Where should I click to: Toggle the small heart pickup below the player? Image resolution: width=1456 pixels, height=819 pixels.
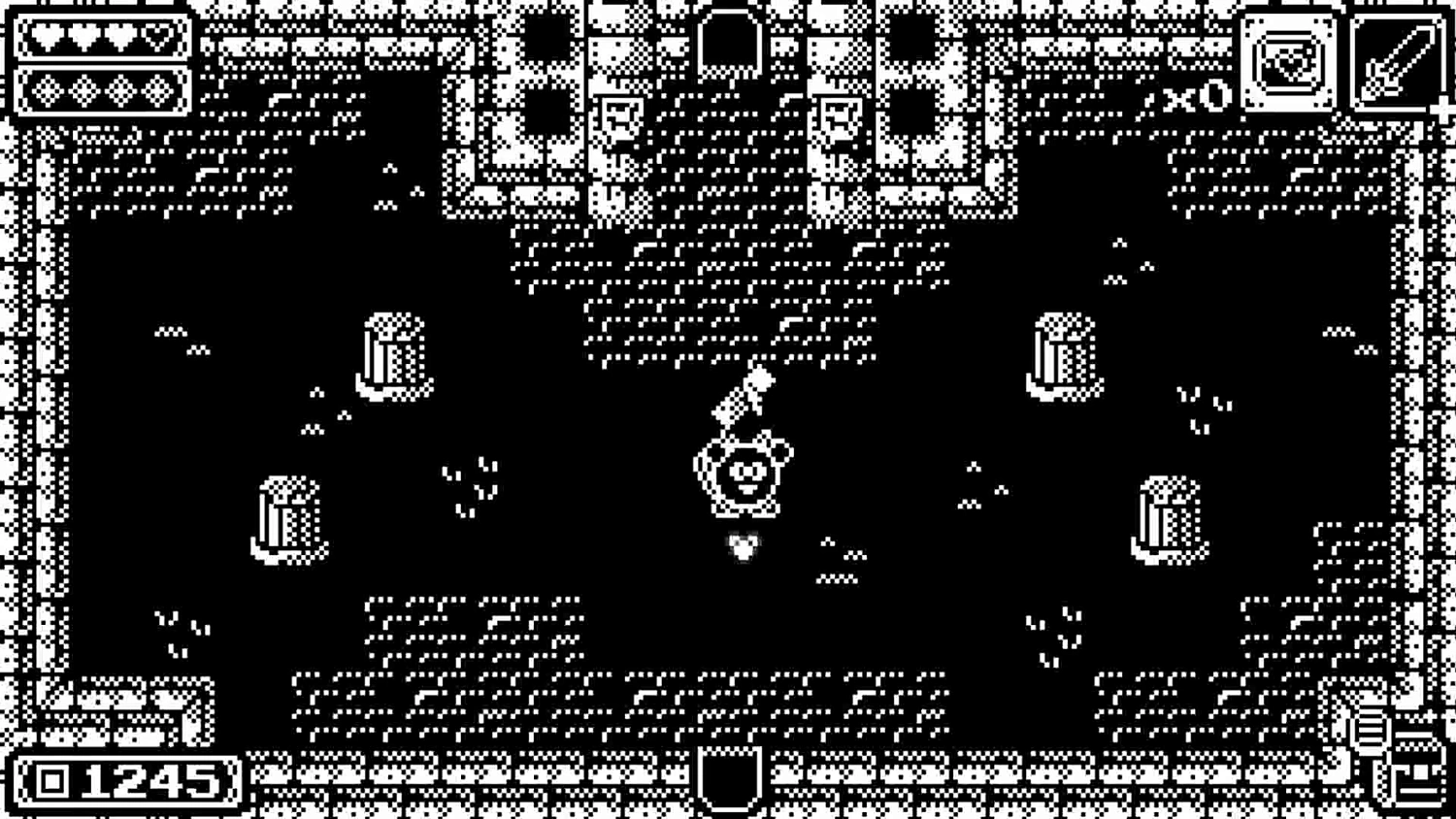tap(743, 547)
